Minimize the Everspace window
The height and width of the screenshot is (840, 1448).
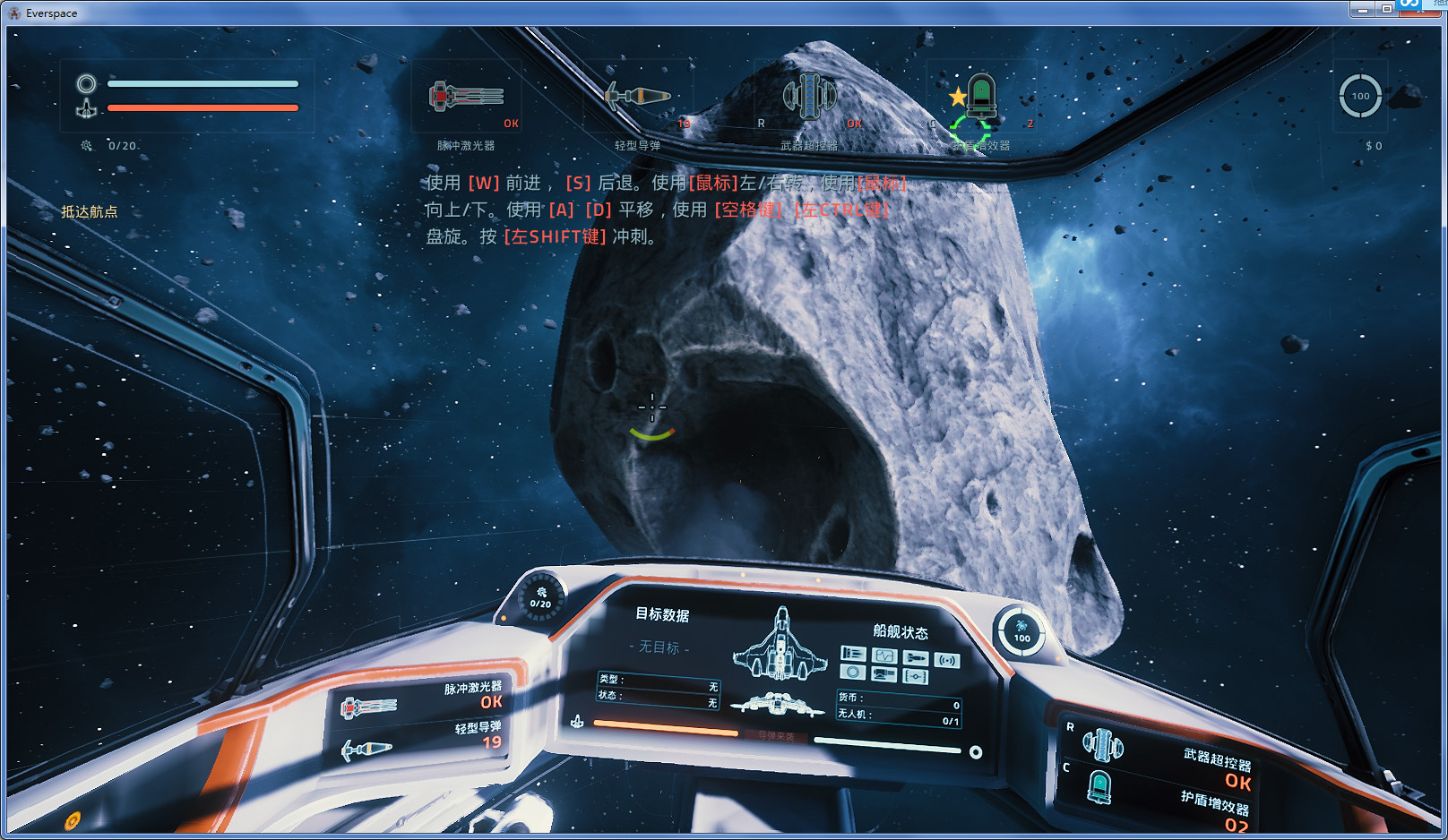pos(1362,9)
